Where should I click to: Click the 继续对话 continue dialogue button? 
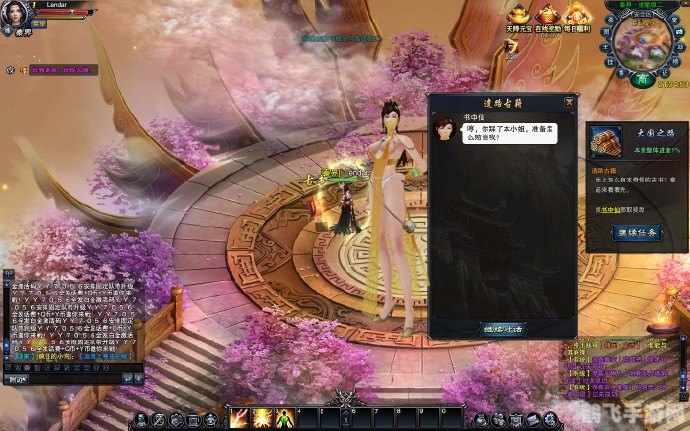point(503,327)
